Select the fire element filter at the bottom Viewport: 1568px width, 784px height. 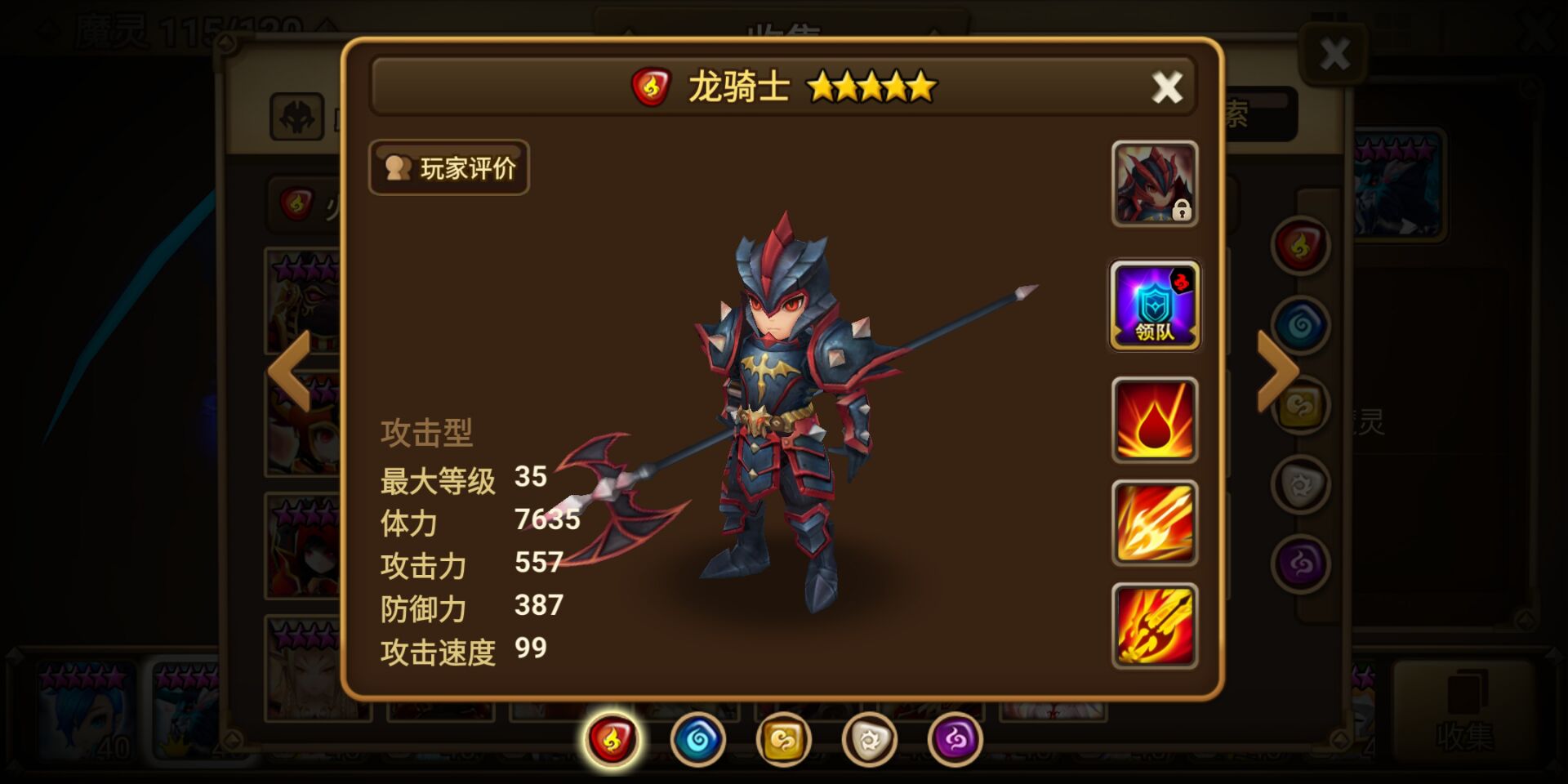point(611,739)
